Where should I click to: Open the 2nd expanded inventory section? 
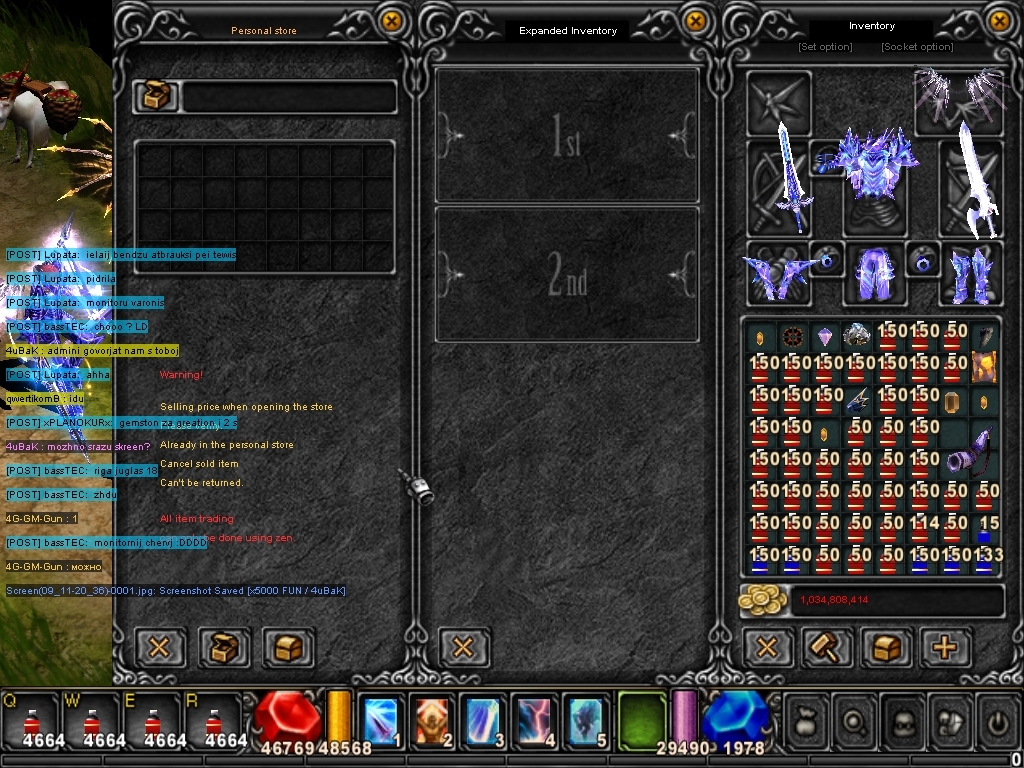click(x=567, y=274)
